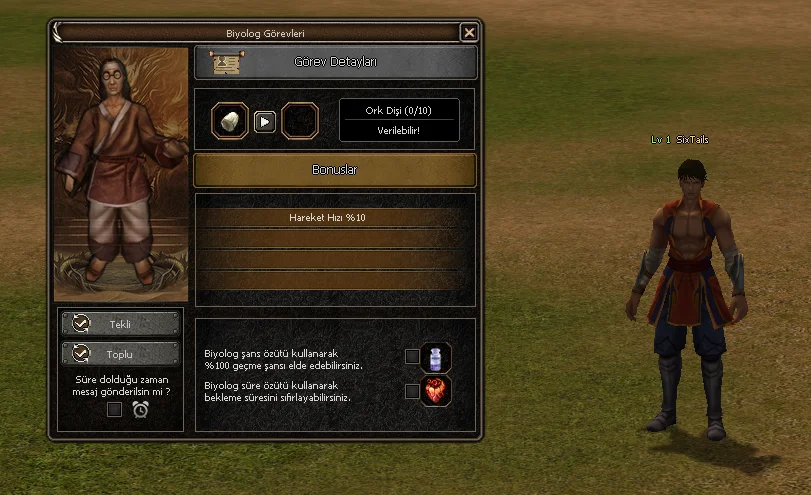
Task: Select the Ork Dişi item slot
Action: pos(229,121)
